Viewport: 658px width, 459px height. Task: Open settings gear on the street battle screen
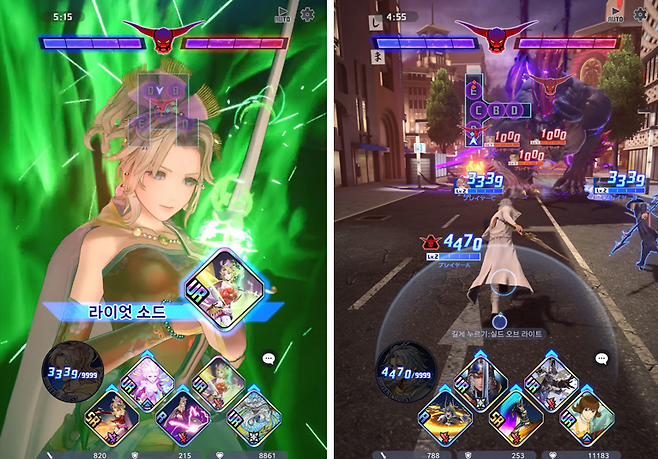point(640,15)
